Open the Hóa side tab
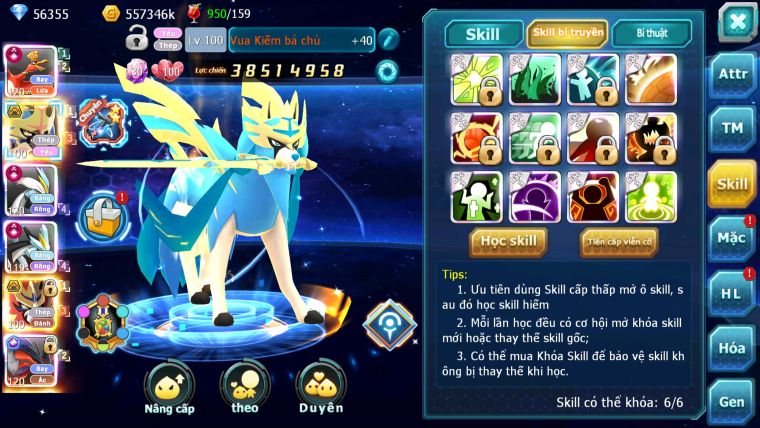Image resolution: width=760 pixels, height=428 pixels. pos(732,348)
